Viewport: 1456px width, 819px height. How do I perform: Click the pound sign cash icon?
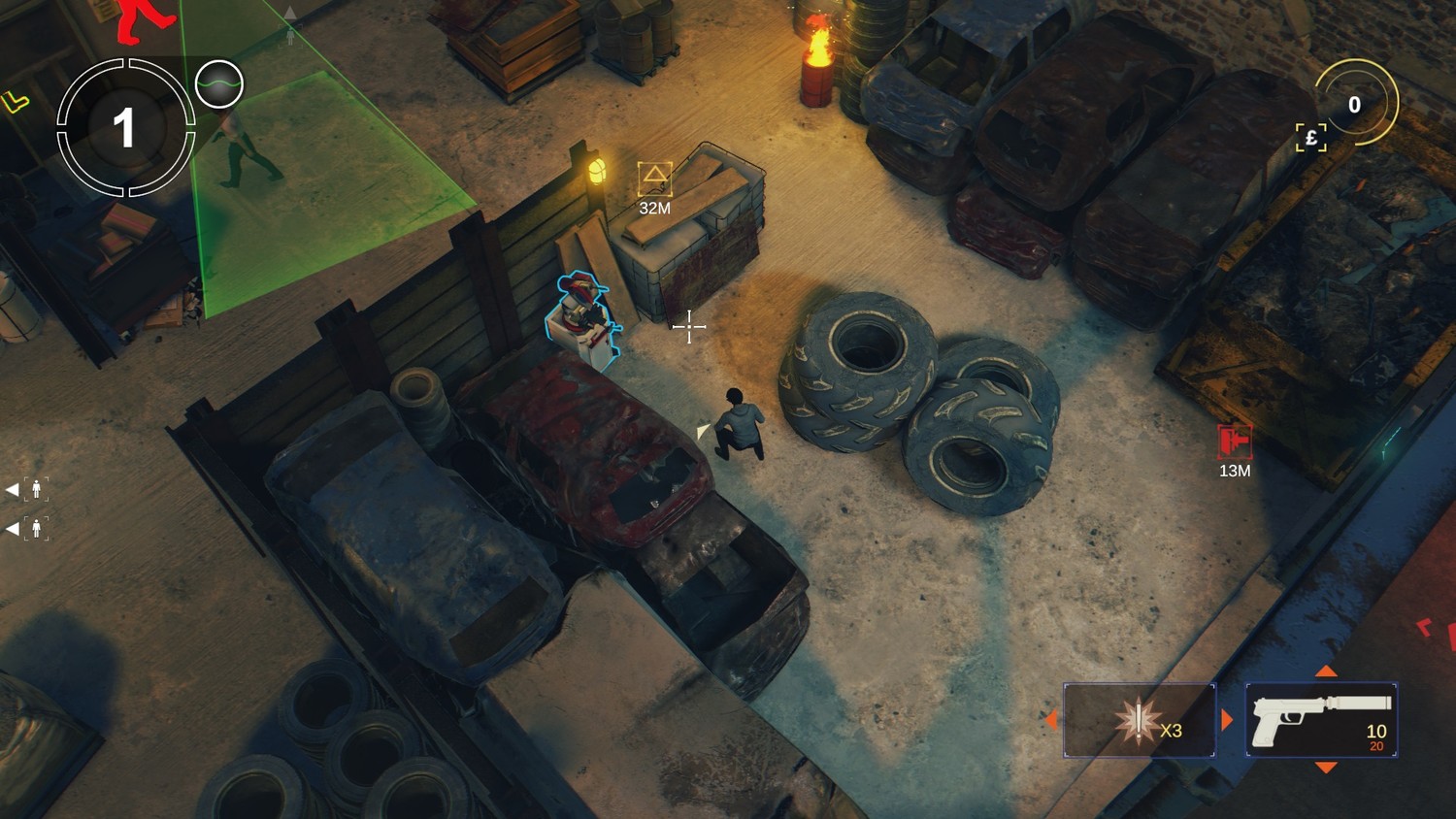(x=1311, y=138)
